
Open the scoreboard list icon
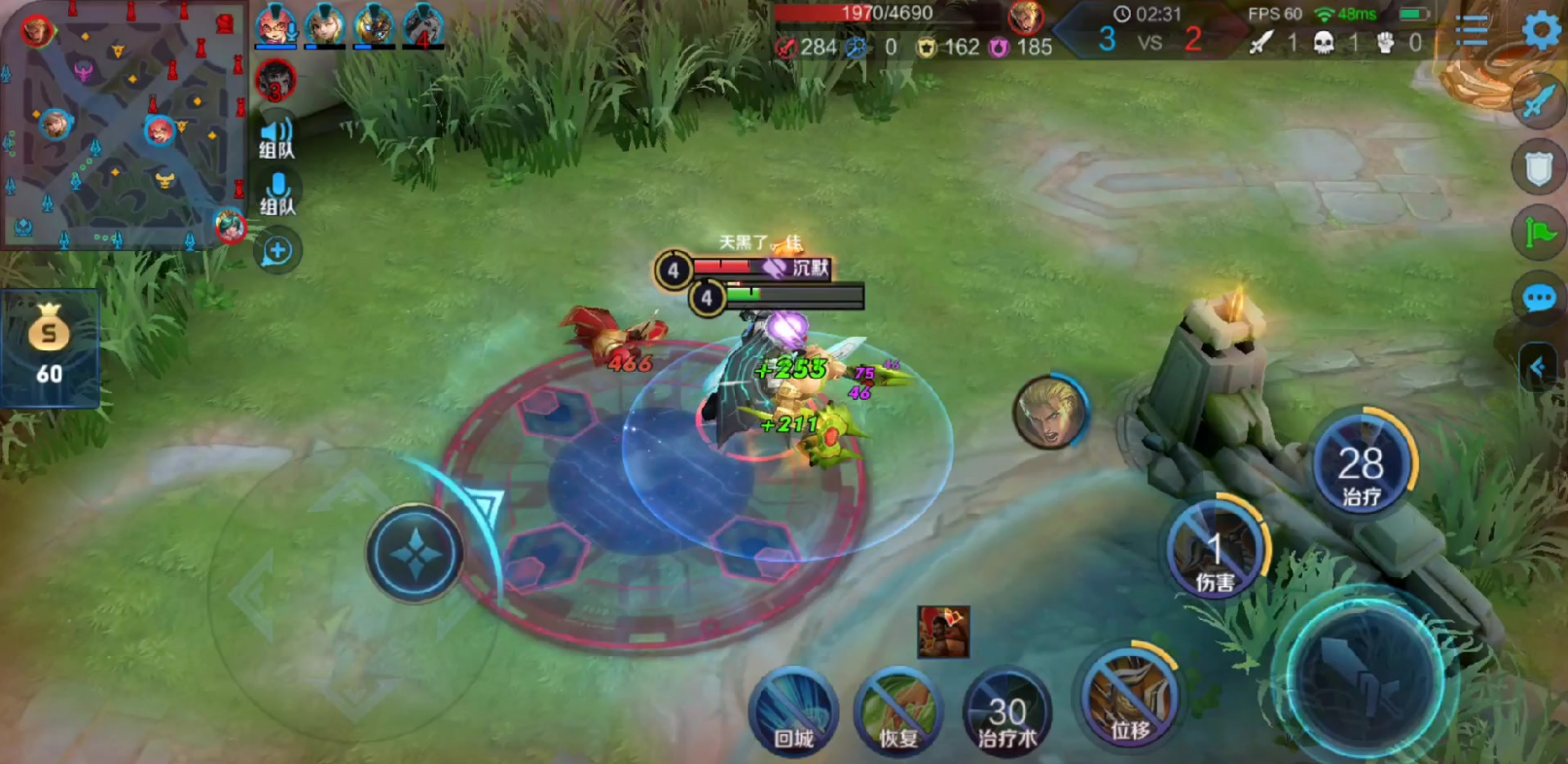1472,30
